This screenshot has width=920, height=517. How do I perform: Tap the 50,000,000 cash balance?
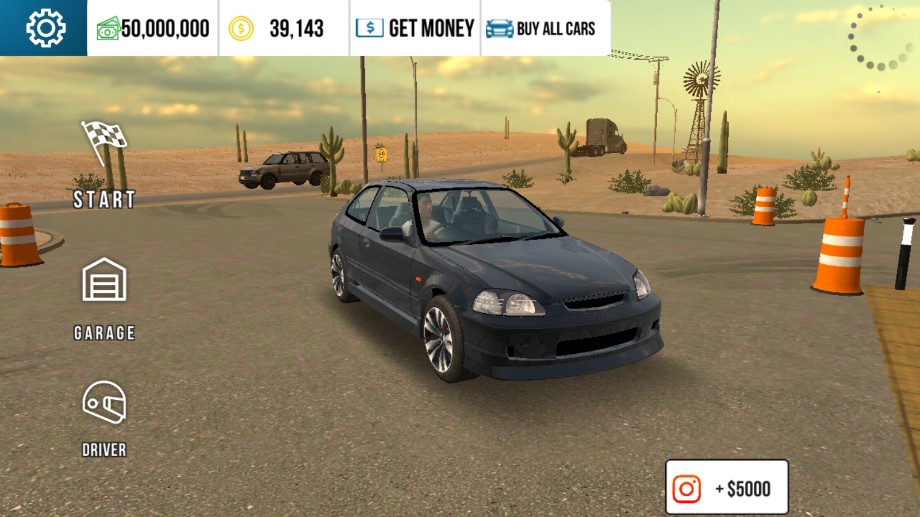(153, 28)
